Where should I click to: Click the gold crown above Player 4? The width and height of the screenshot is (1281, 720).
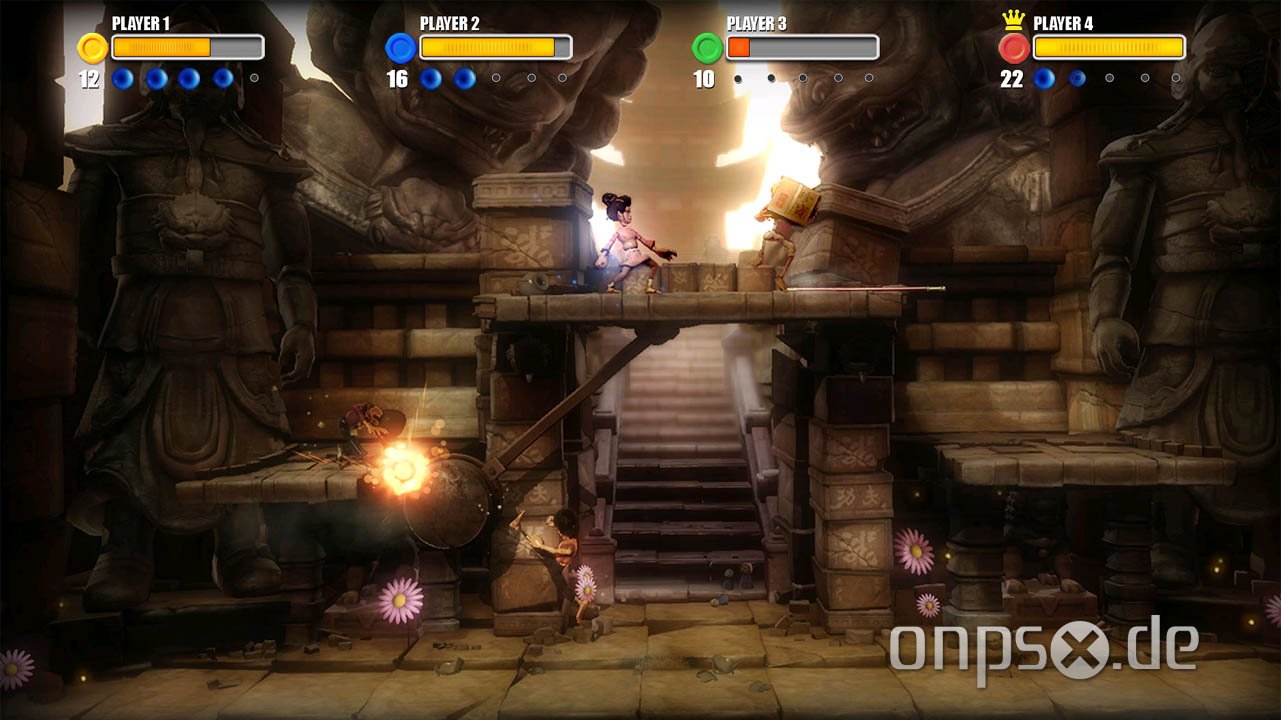(x=1013, y=21)
